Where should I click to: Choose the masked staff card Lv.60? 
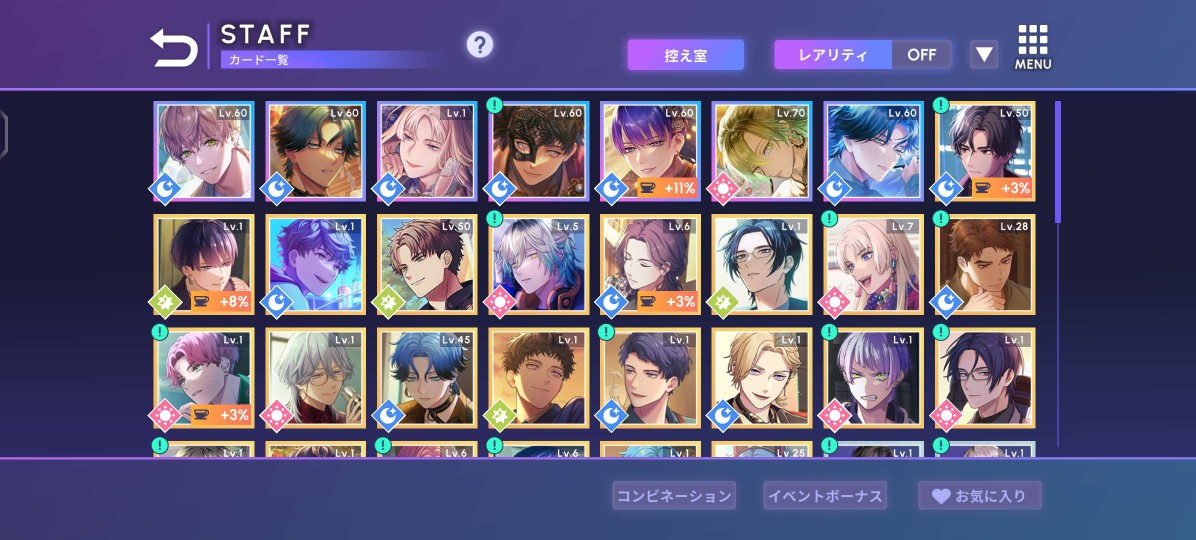pos(538,150)
